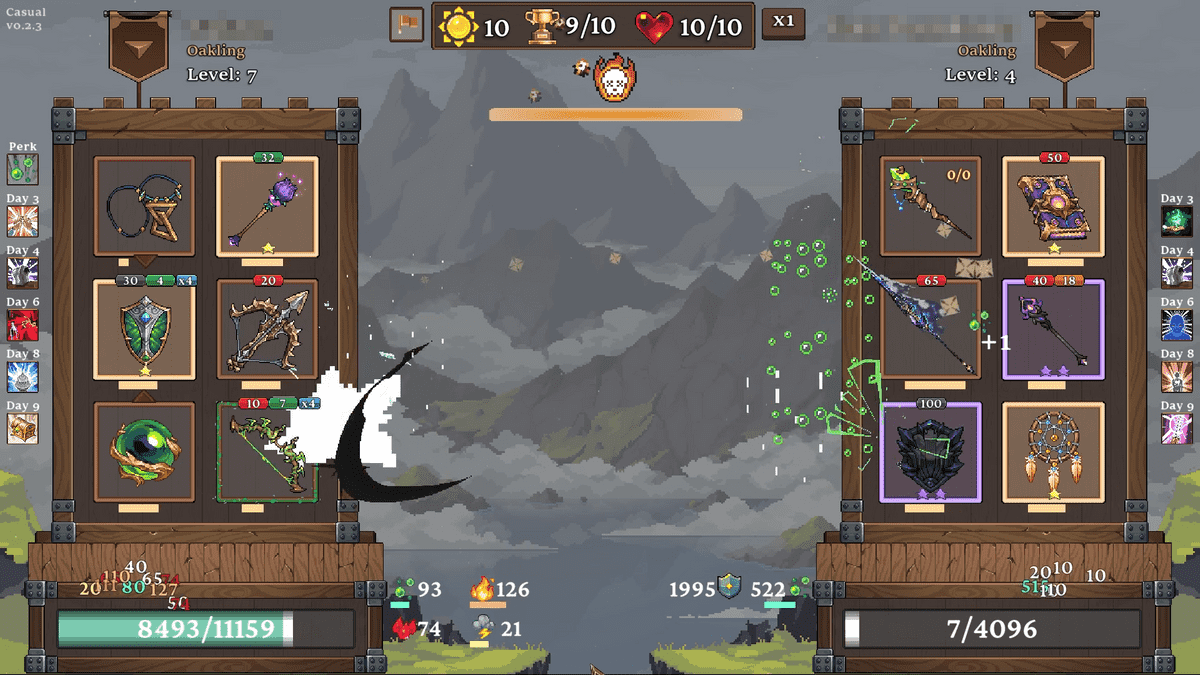The width and height of the screenshot is (1200, 675).
Task: Select the enemy dreamcatcher slot
Action: click(1053, 451)
